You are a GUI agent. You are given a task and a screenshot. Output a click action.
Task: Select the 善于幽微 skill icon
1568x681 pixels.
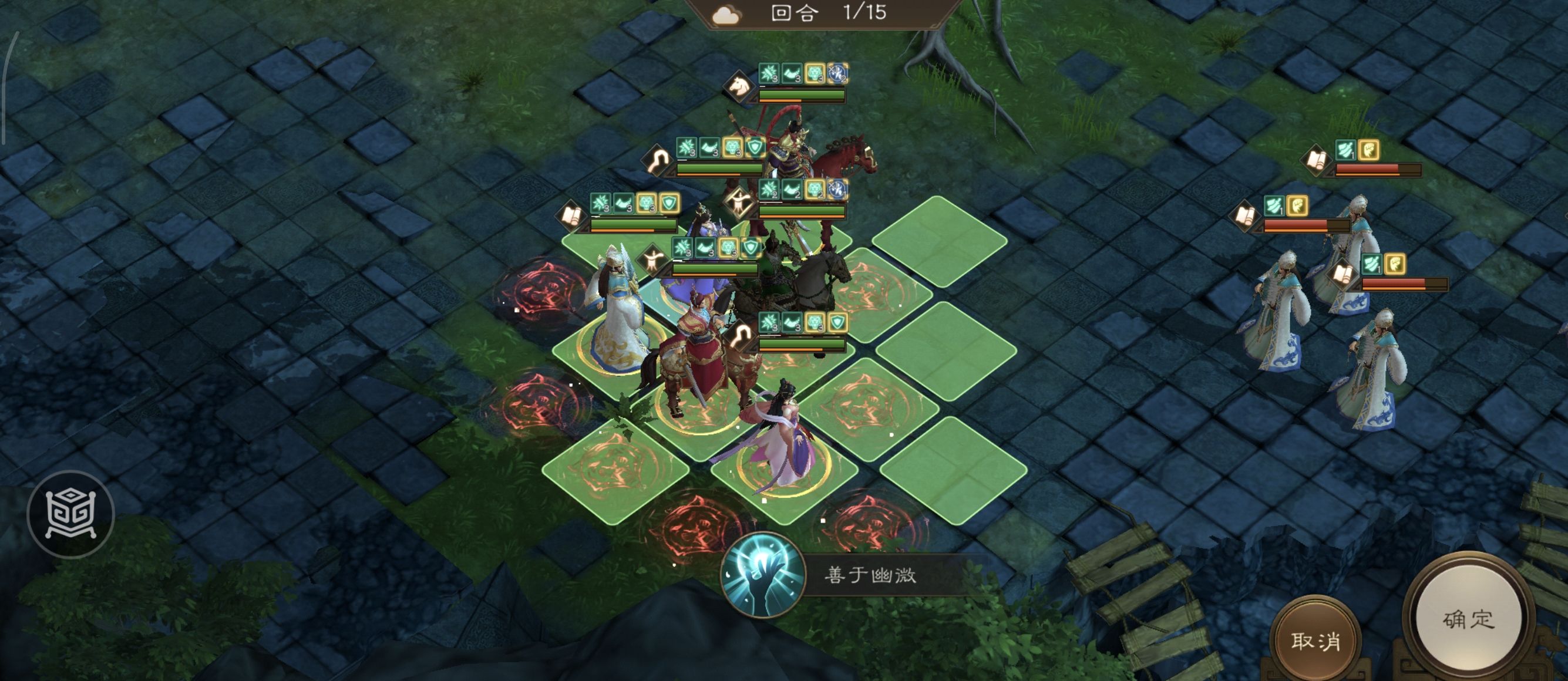pyautogui.click(x=762, y=575)
